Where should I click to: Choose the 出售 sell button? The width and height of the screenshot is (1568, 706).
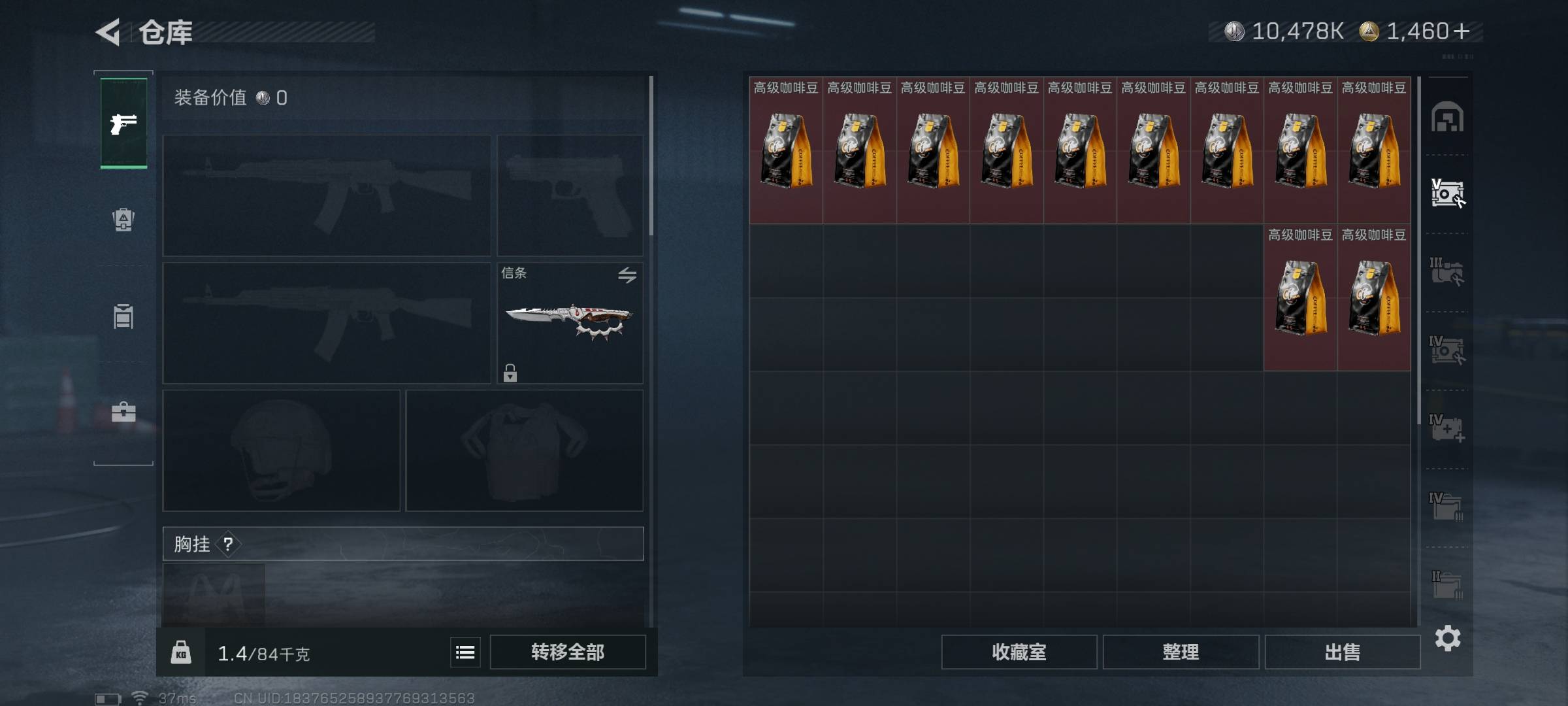(x=1342, y=652)
